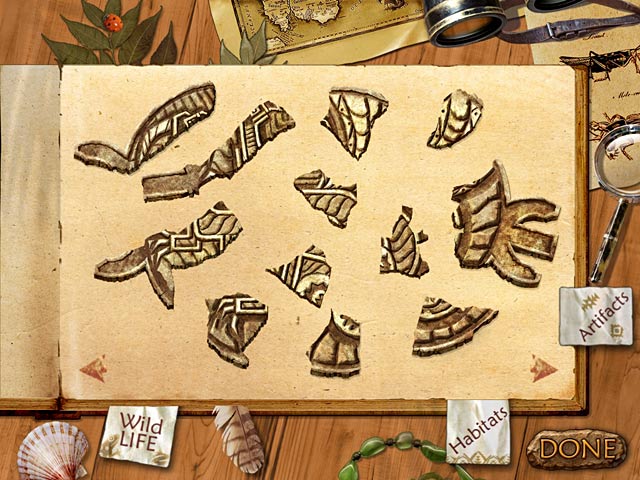Pick the long curved feather-shaped shard

(x=150, y=127)
